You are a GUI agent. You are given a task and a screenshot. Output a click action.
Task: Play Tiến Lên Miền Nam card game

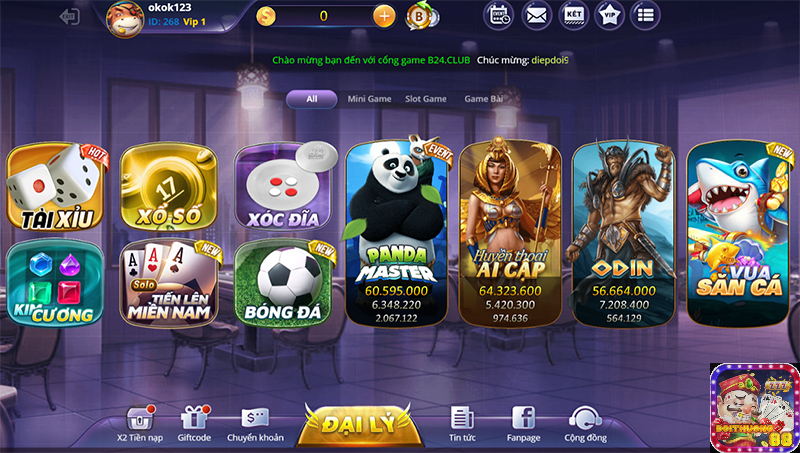(168, 284)
